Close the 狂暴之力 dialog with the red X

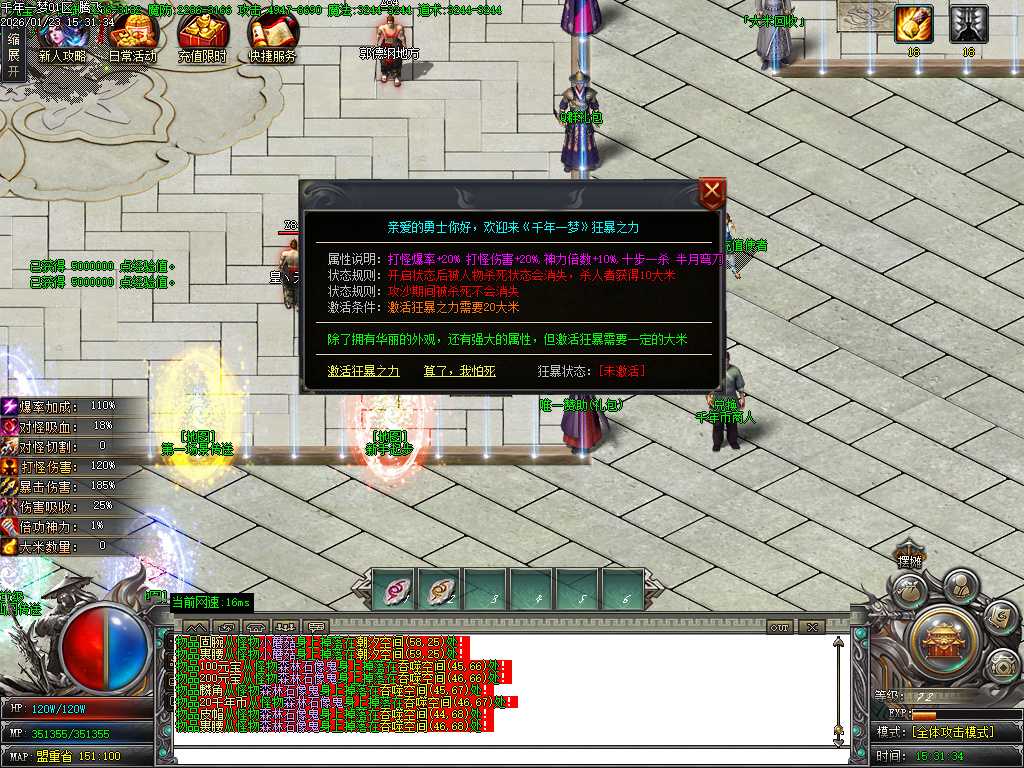(x=711, y=192)
